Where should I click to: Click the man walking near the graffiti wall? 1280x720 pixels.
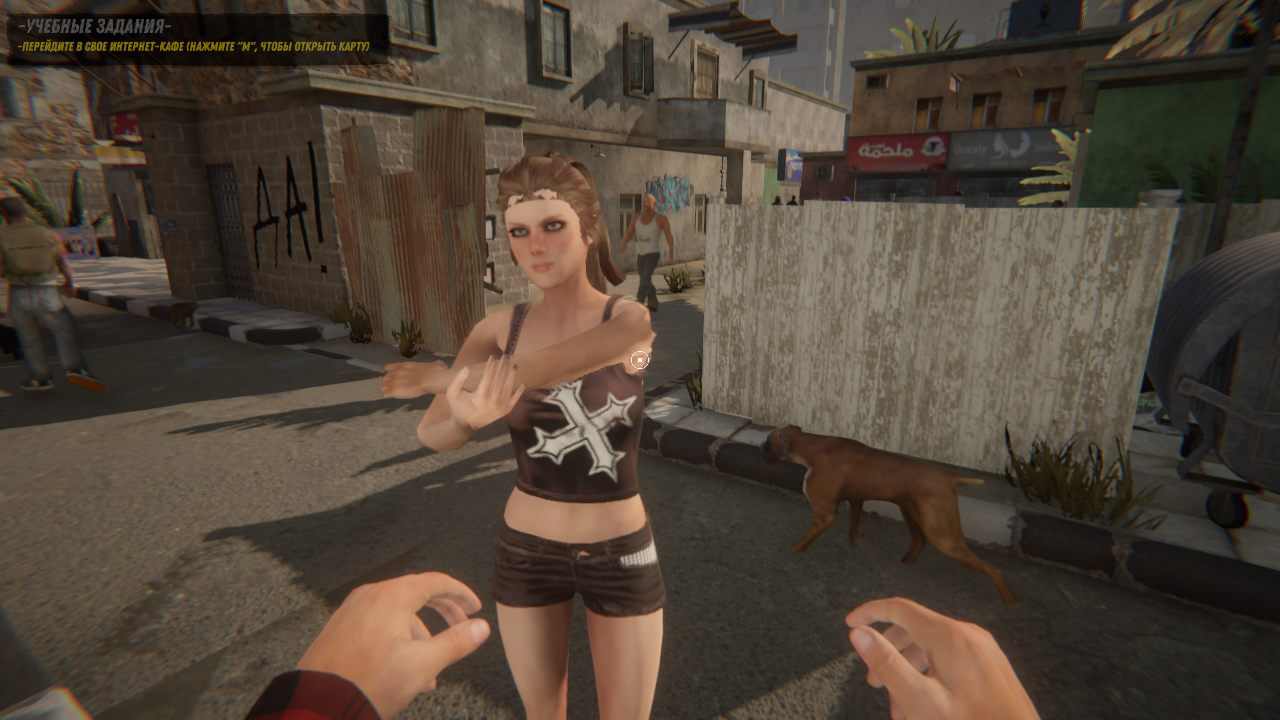pos(650,235)
